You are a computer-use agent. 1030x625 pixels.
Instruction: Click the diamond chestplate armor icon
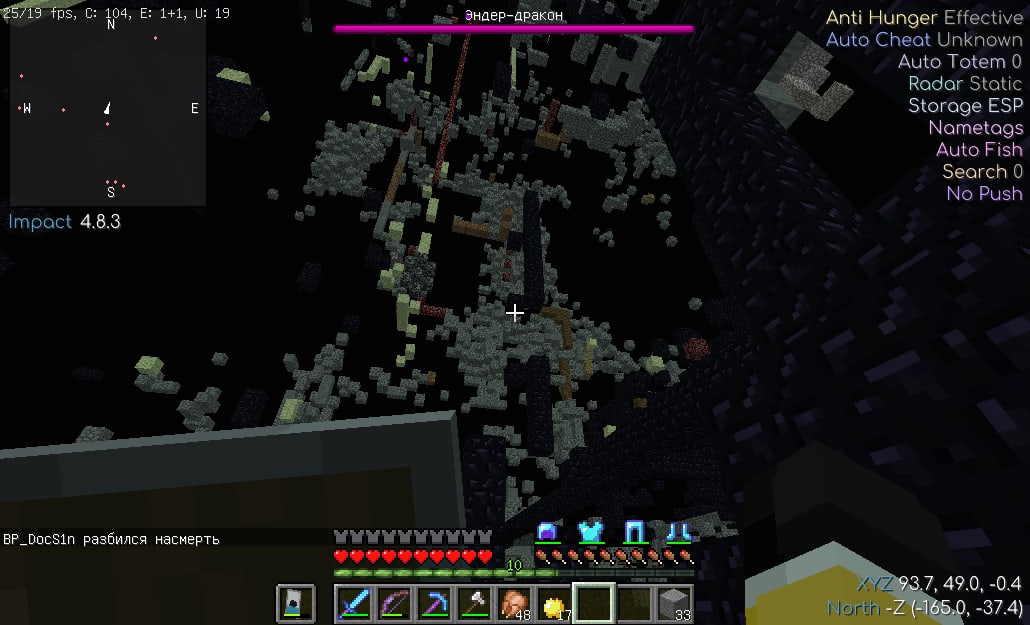point(590,532)
